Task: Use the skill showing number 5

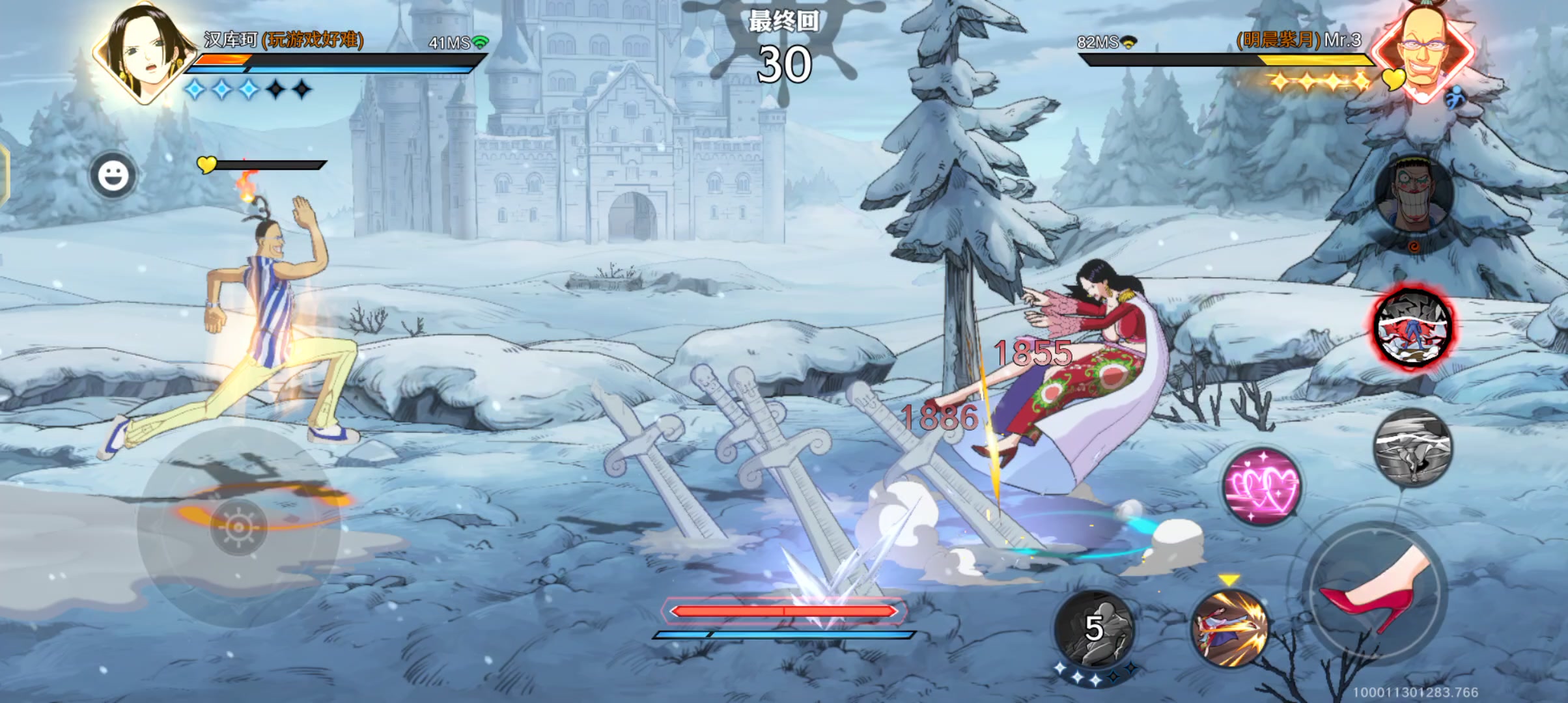Action: click(x=1094, y=629)
